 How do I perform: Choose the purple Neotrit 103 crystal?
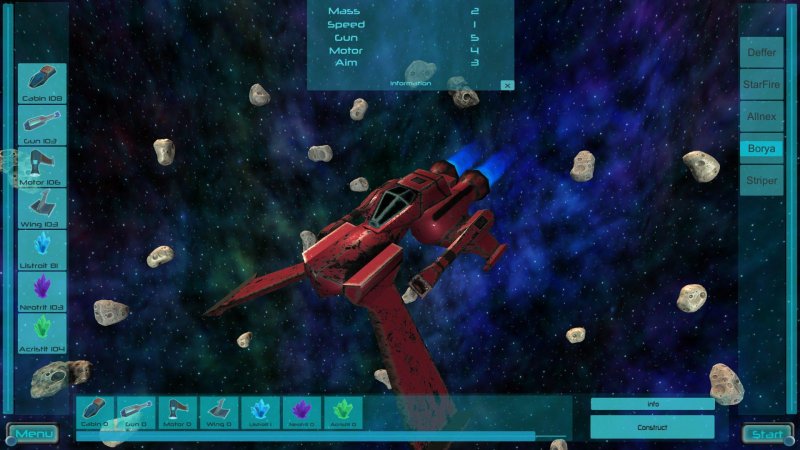coord(42,291)
